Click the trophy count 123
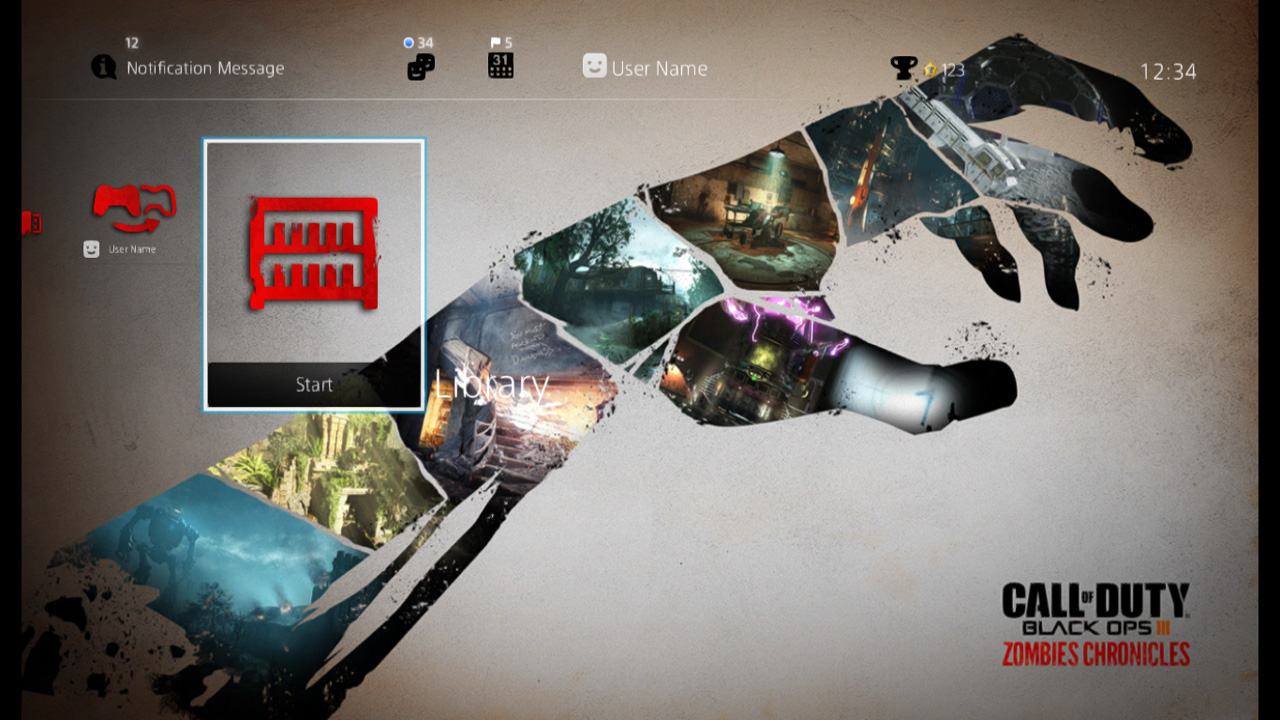The width and height of the screenshot is (1280, 720). point(949,70)
